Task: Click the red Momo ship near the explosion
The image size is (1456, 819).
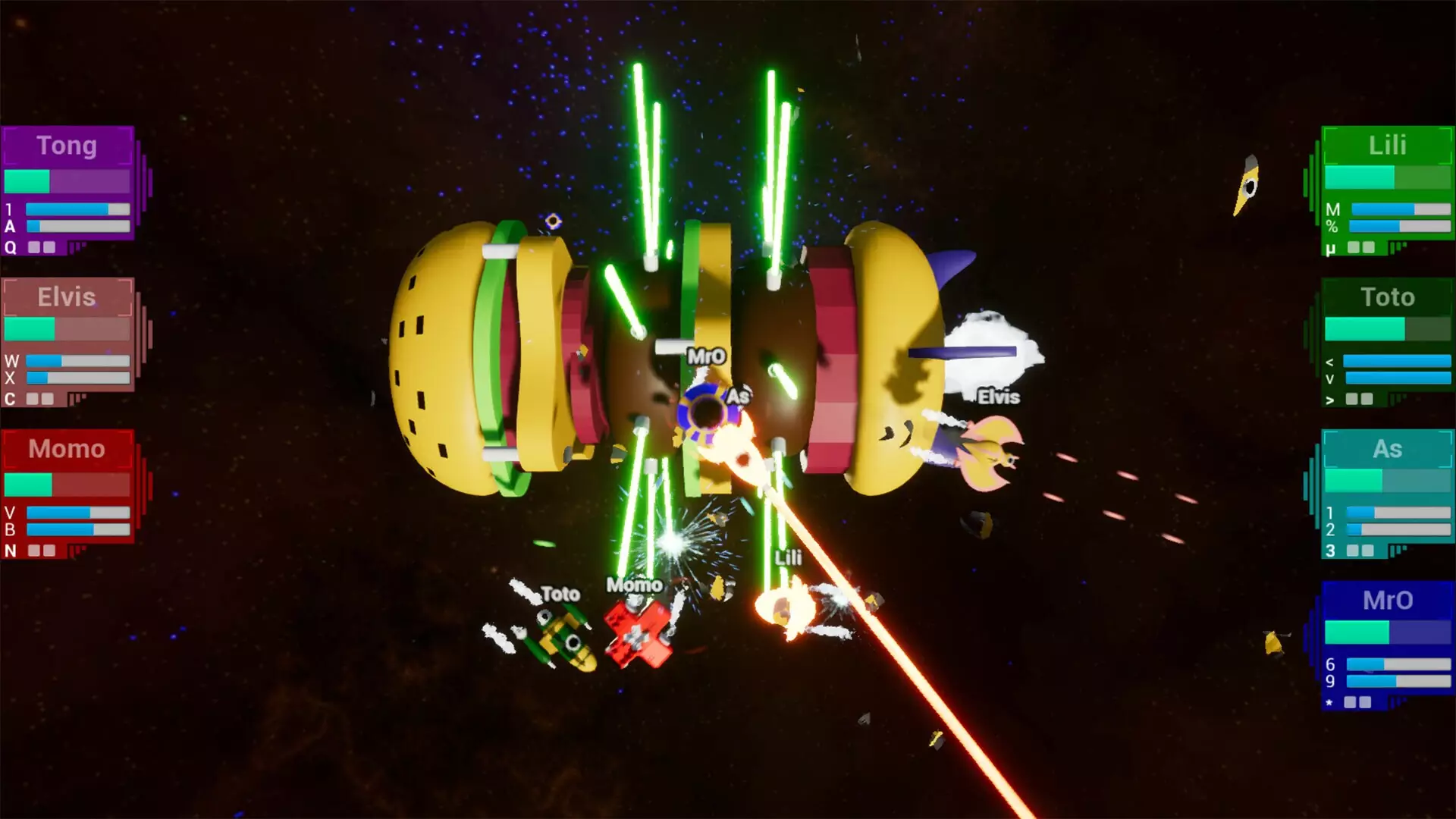Action: pos(637,633)
